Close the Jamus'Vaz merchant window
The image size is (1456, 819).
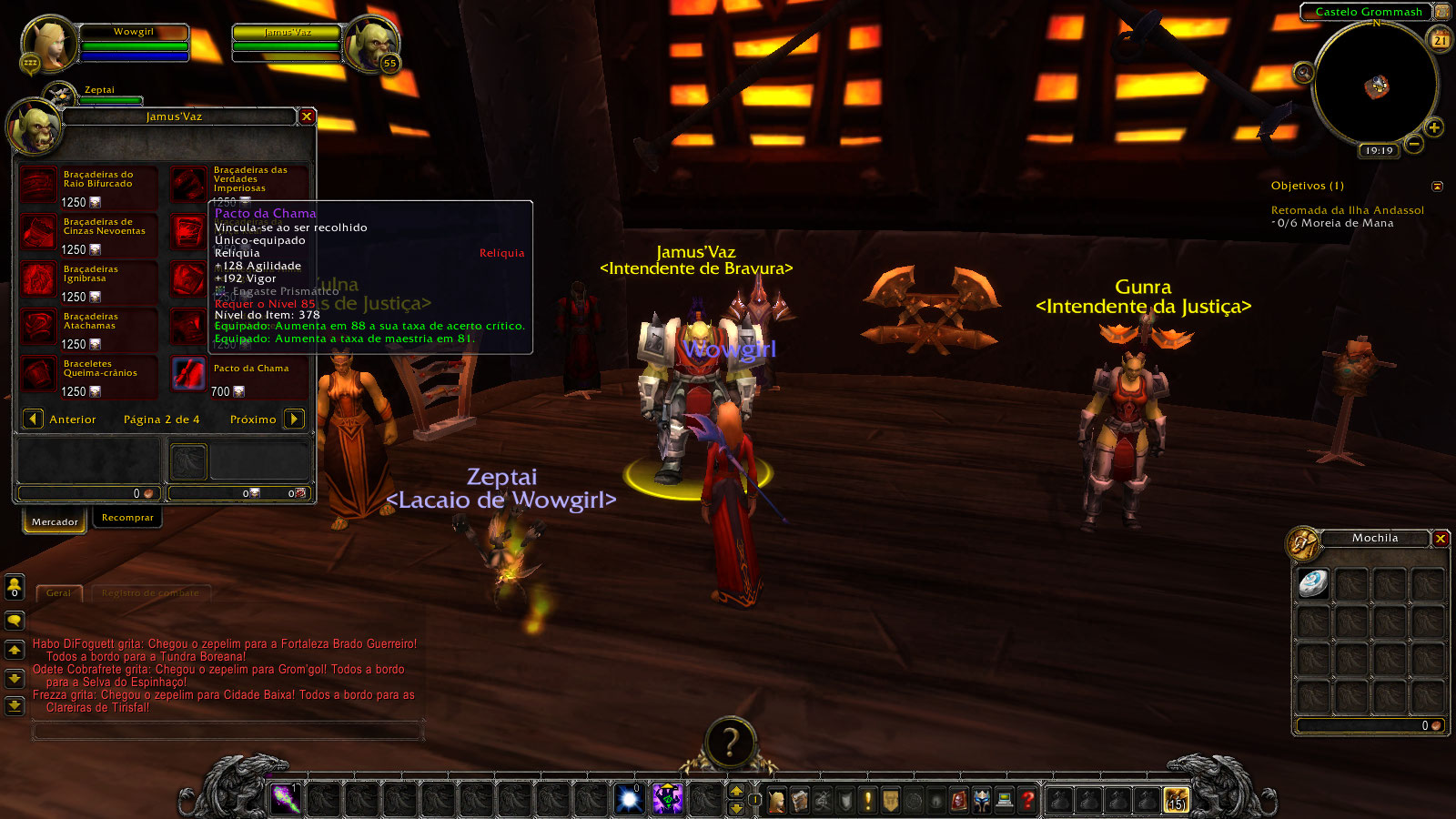(307, 116)
